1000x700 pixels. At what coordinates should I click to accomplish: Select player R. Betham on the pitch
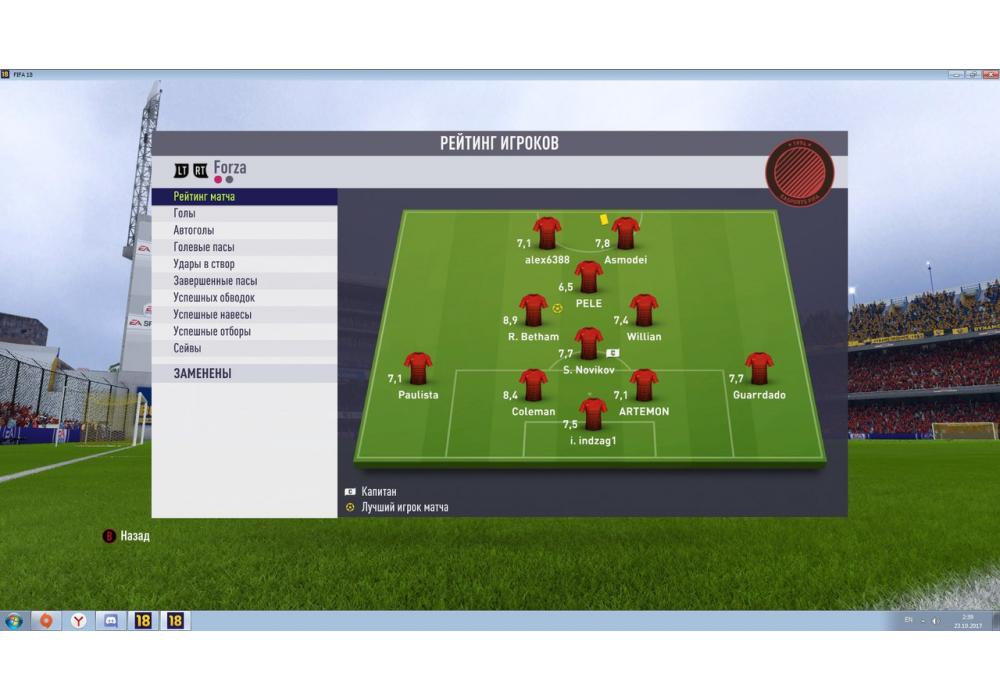tap(533, 310)
